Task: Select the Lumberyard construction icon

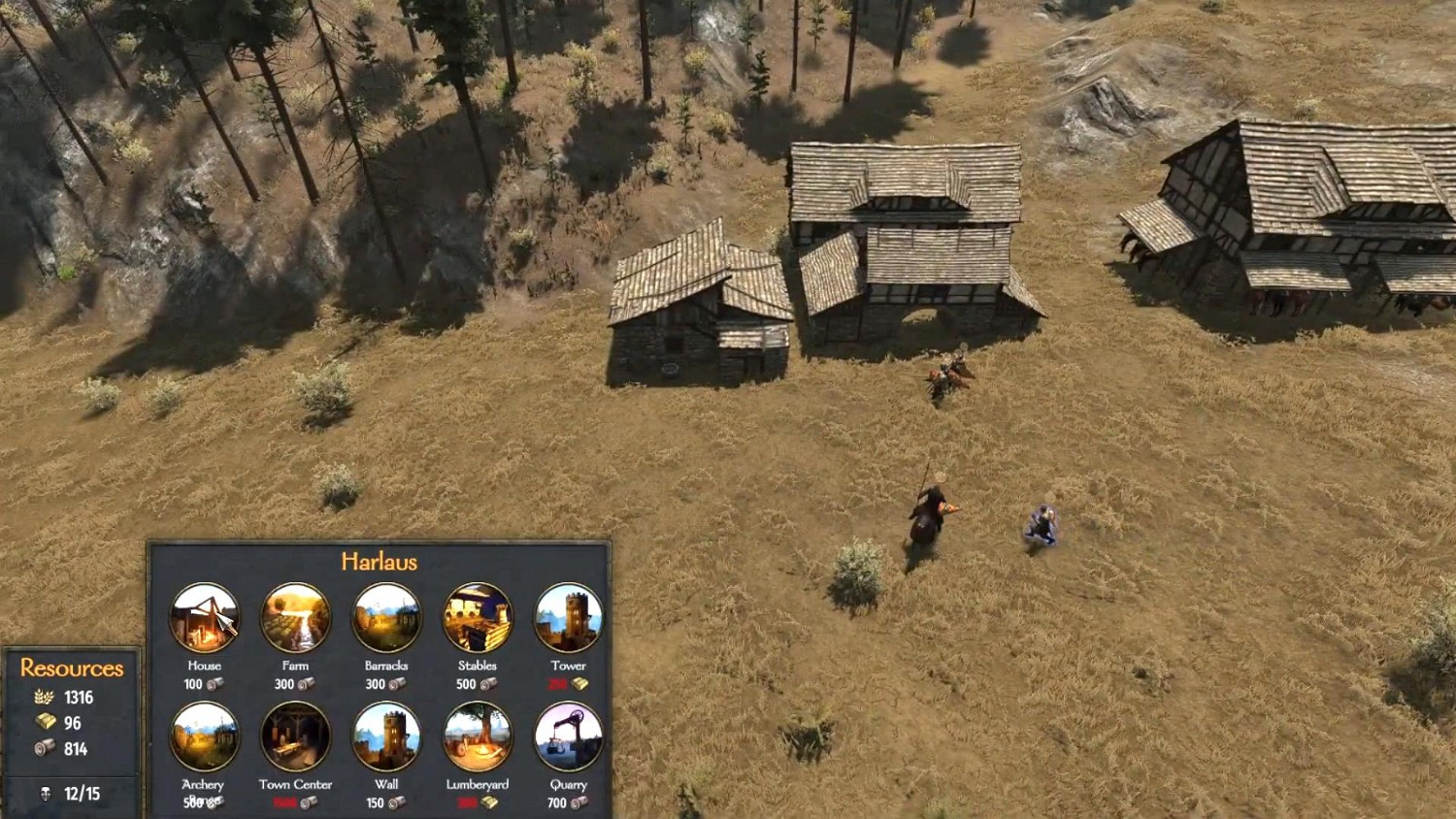Action: 477,737
